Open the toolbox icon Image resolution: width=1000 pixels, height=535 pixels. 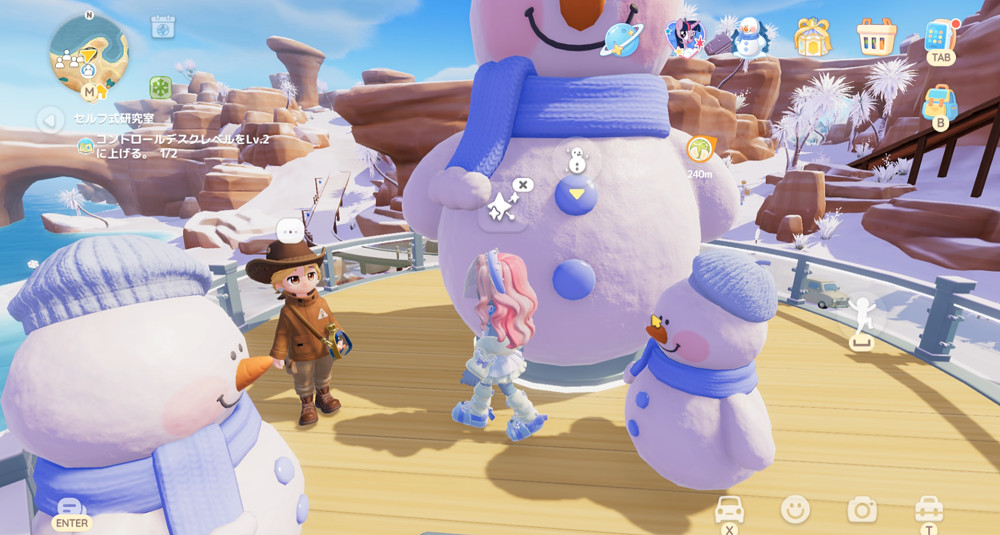929,509
